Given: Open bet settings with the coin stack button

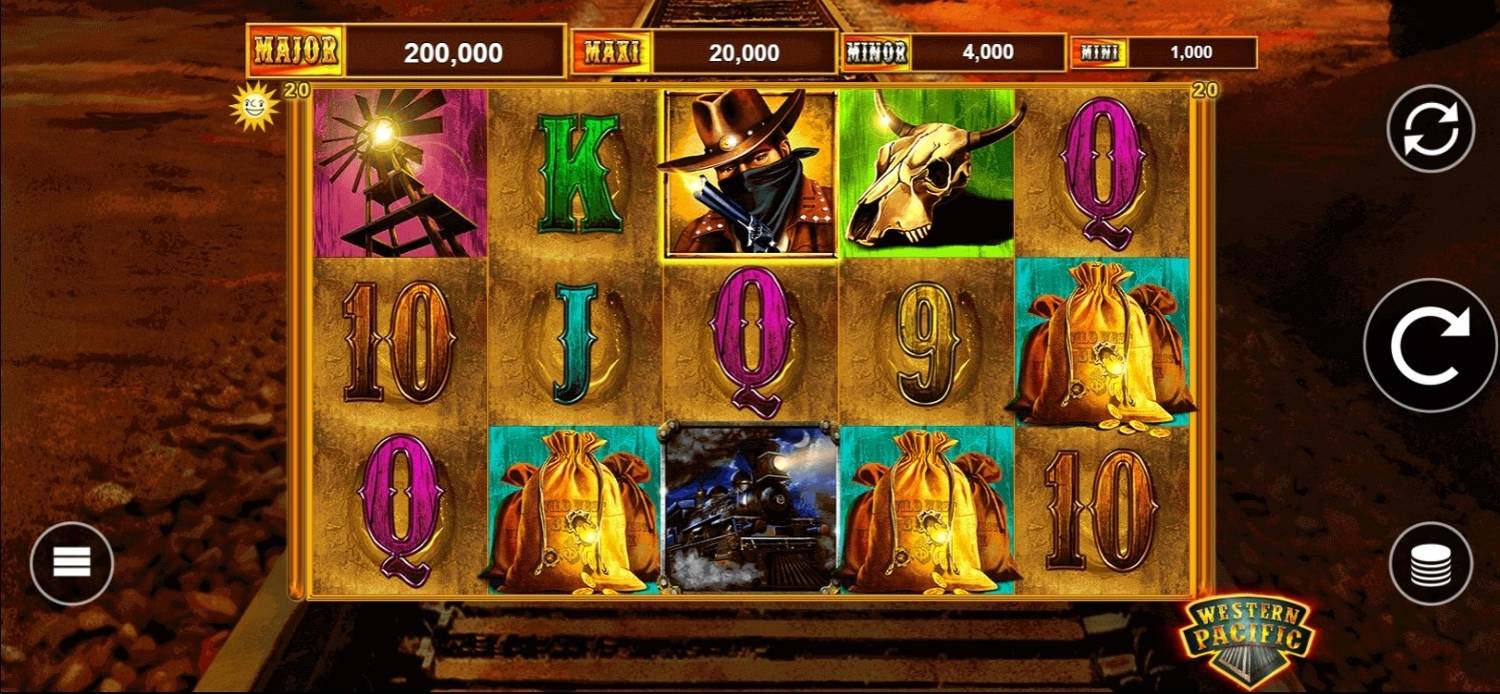Looking at the screenshot, I should click(x=1431, y=563).
